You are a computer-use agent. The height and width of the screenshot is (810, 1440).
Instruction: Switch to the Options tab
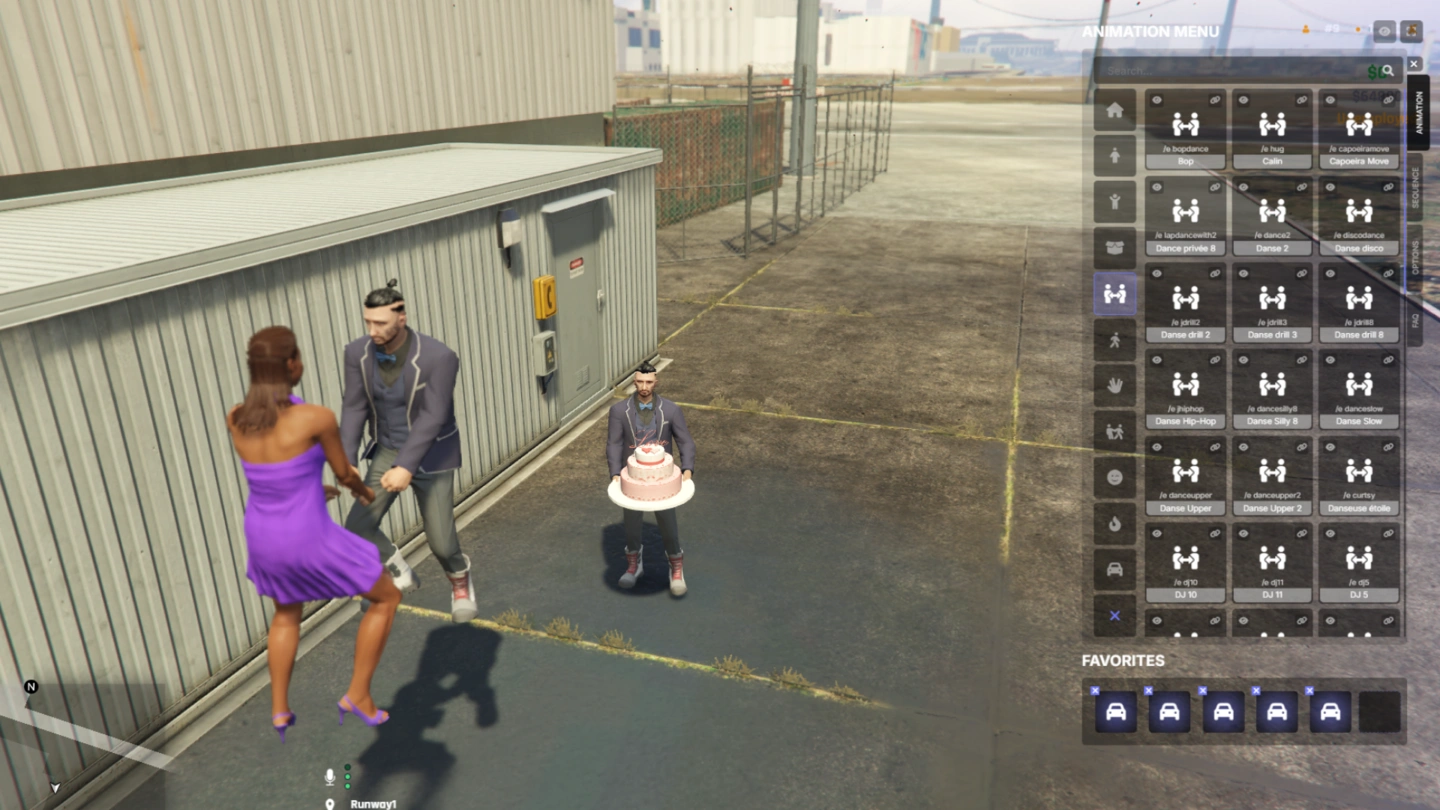1416,258
